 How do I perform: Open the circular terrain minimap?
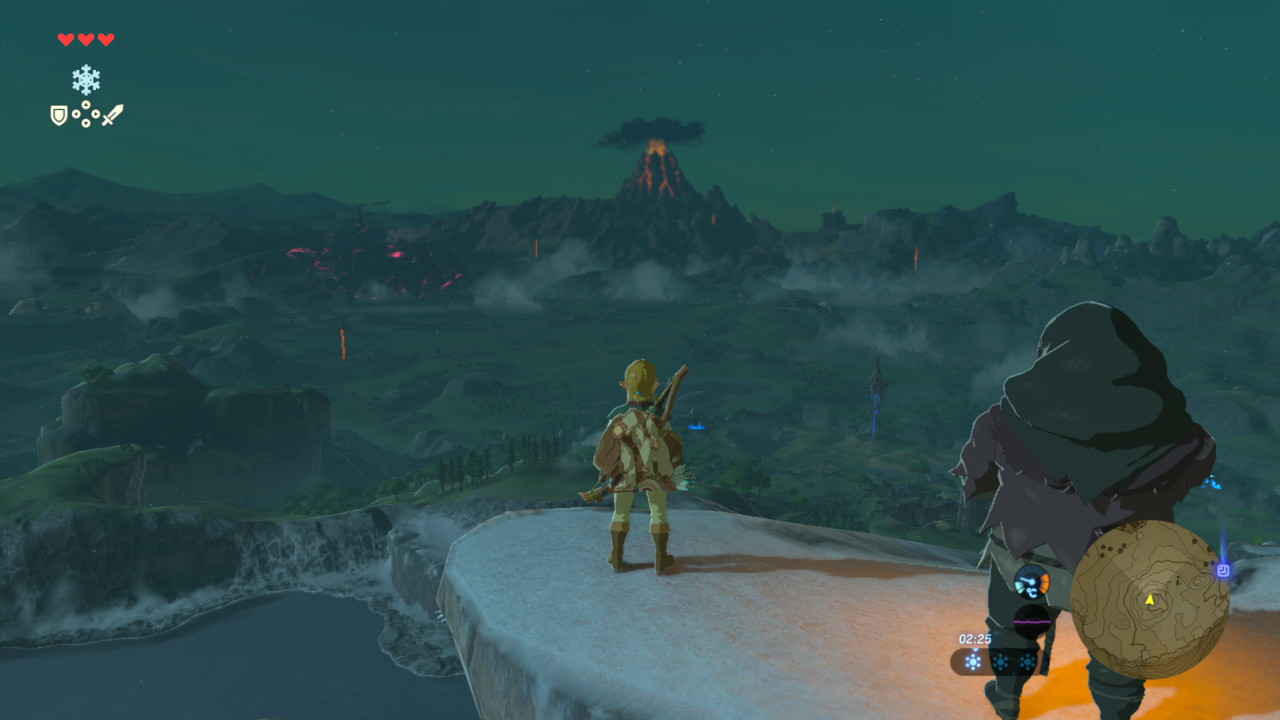[1149, 599]
